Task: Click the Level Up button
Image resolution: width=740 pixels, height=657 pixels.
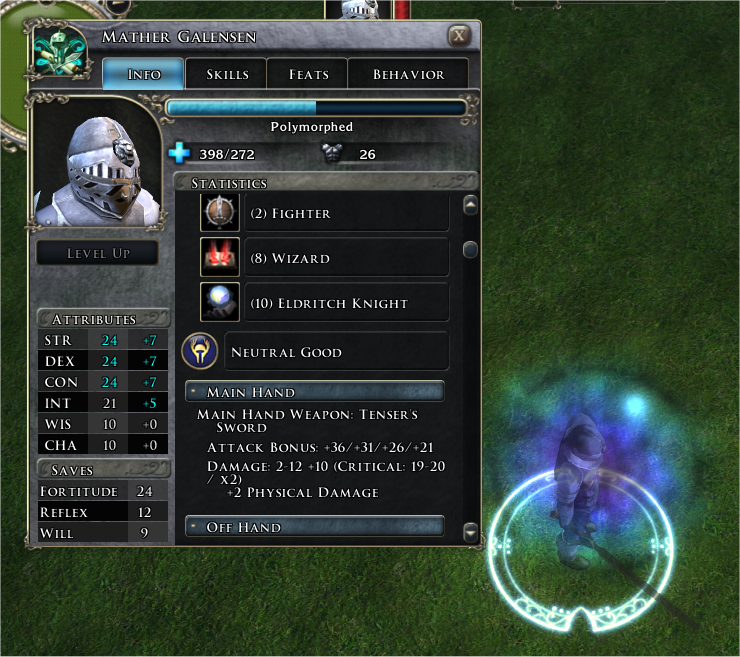Action: pyautogui.click(x=98, y=253)
